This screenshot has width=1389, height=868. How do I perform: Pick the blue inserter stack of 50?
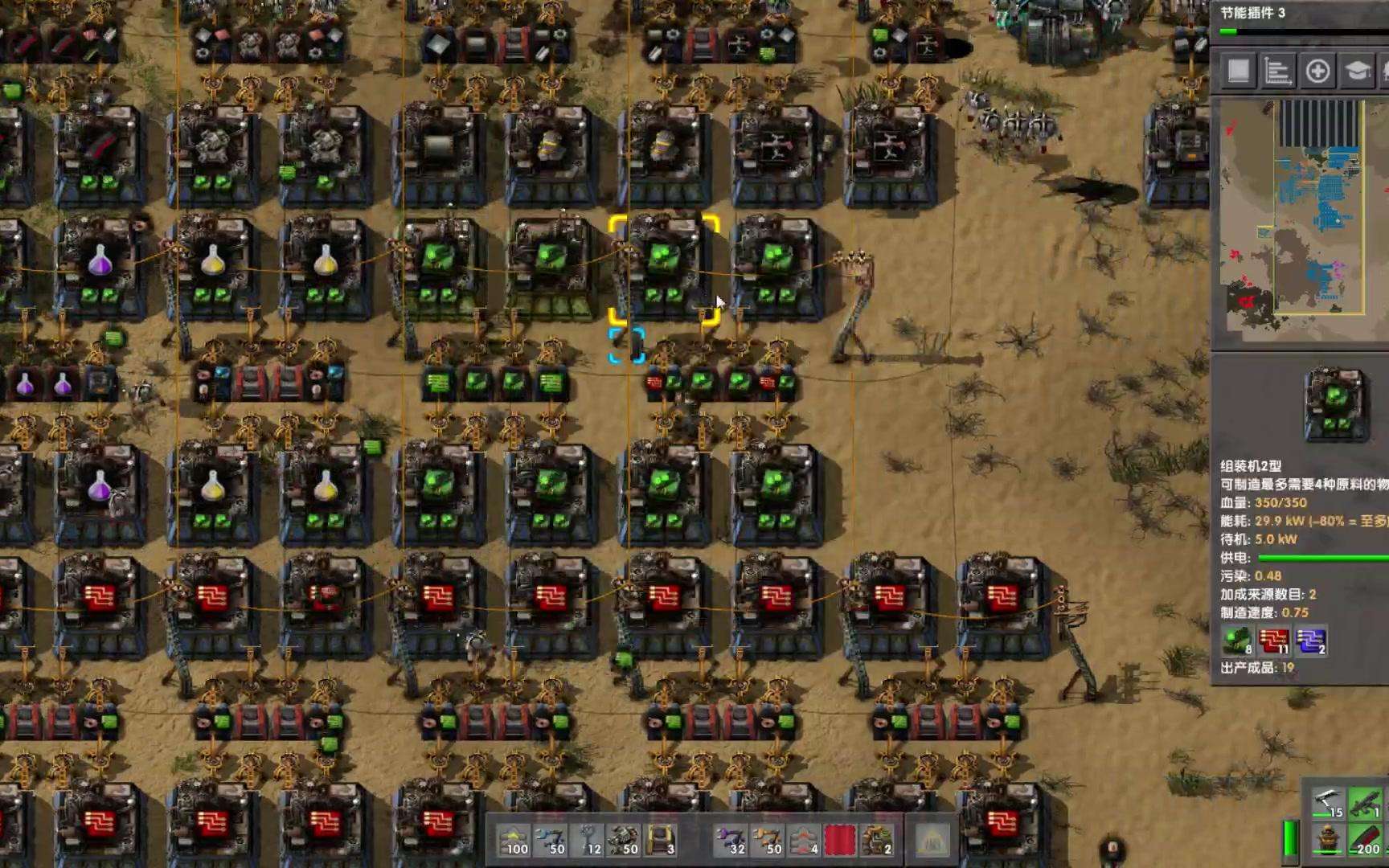coord(552,841)
